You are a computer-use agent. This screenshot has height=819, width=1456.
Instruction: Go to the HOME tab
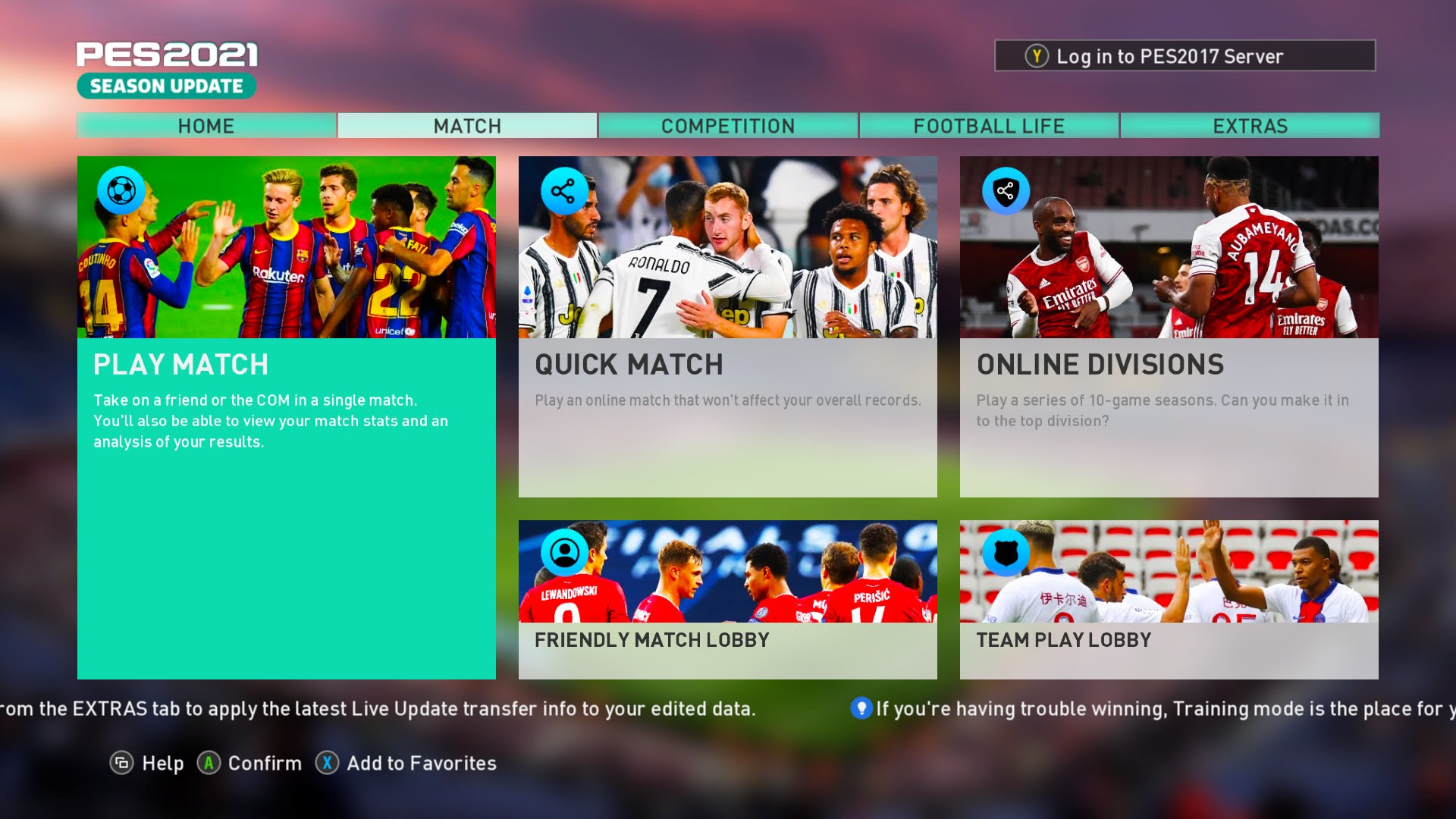coord(206,126)
